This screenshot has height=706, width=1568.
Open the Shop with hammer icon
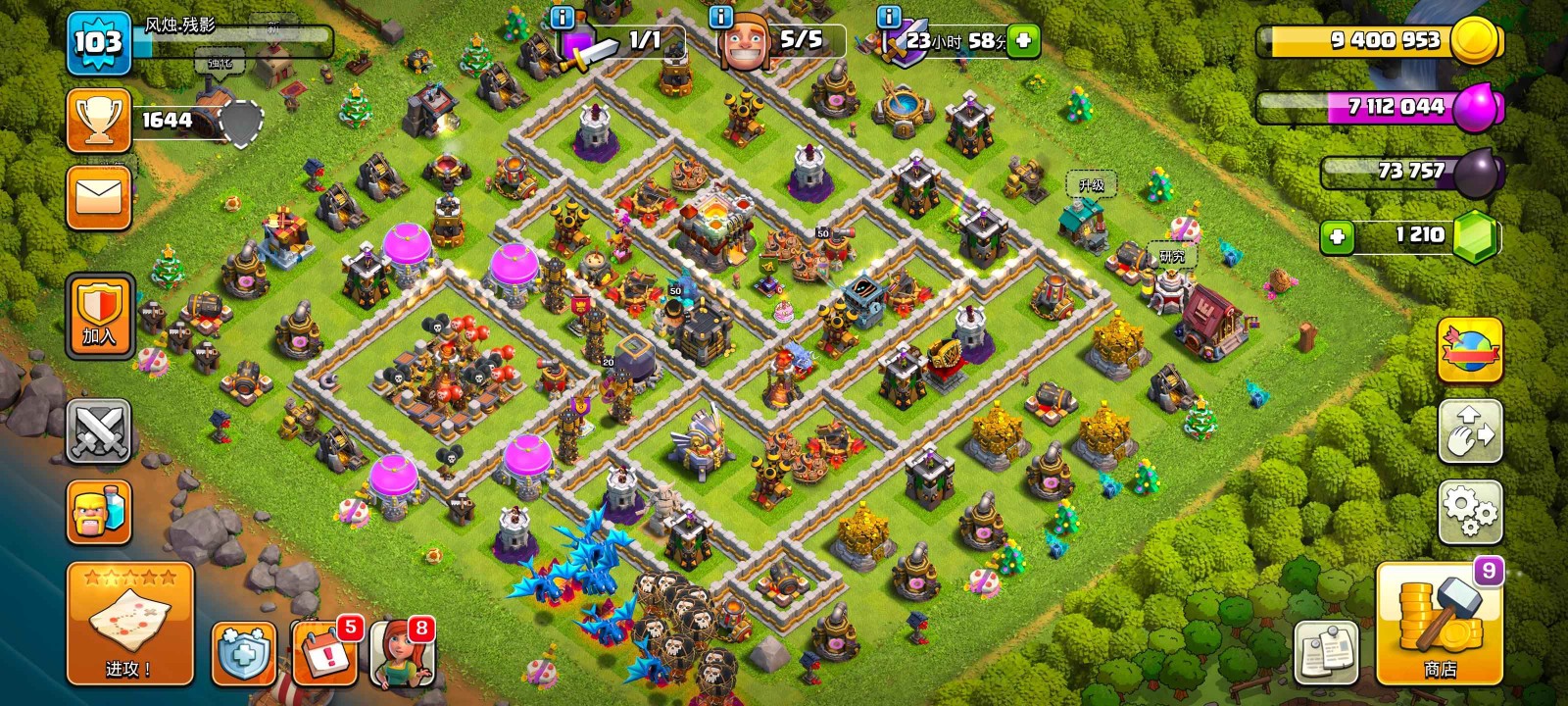pyautogui.click(x=1439, y=624)
